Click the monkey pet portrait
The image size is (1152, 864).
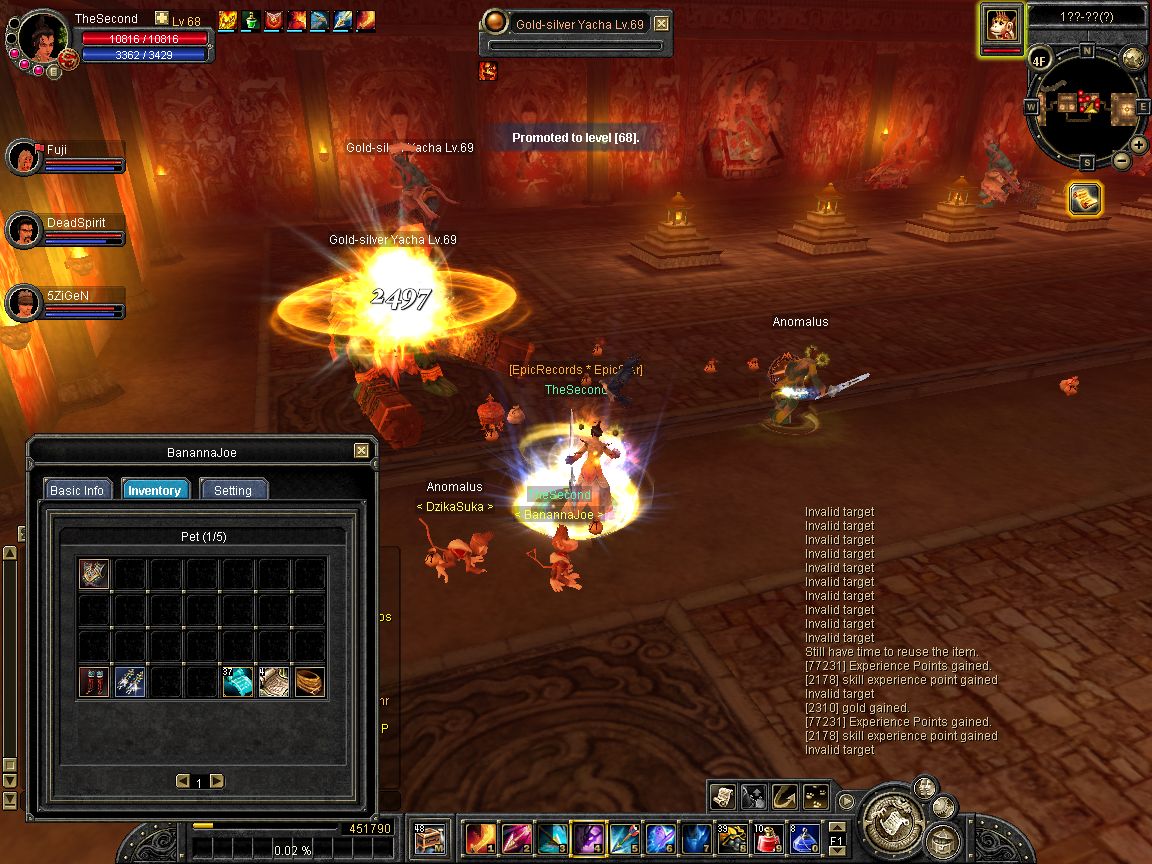coord(1002,23)
